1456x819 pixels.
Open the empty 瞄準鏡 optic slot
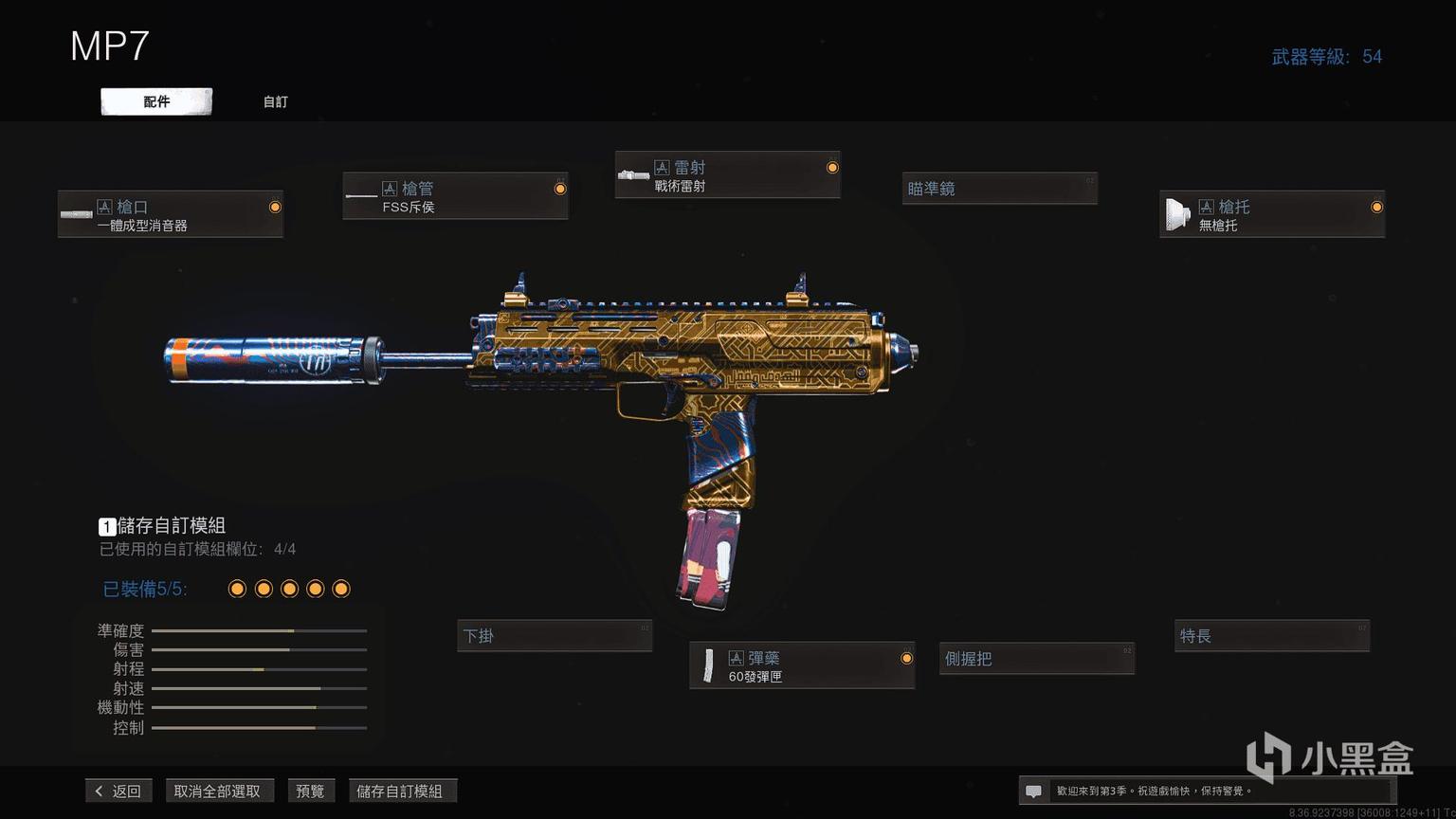(x=999, y=189)
